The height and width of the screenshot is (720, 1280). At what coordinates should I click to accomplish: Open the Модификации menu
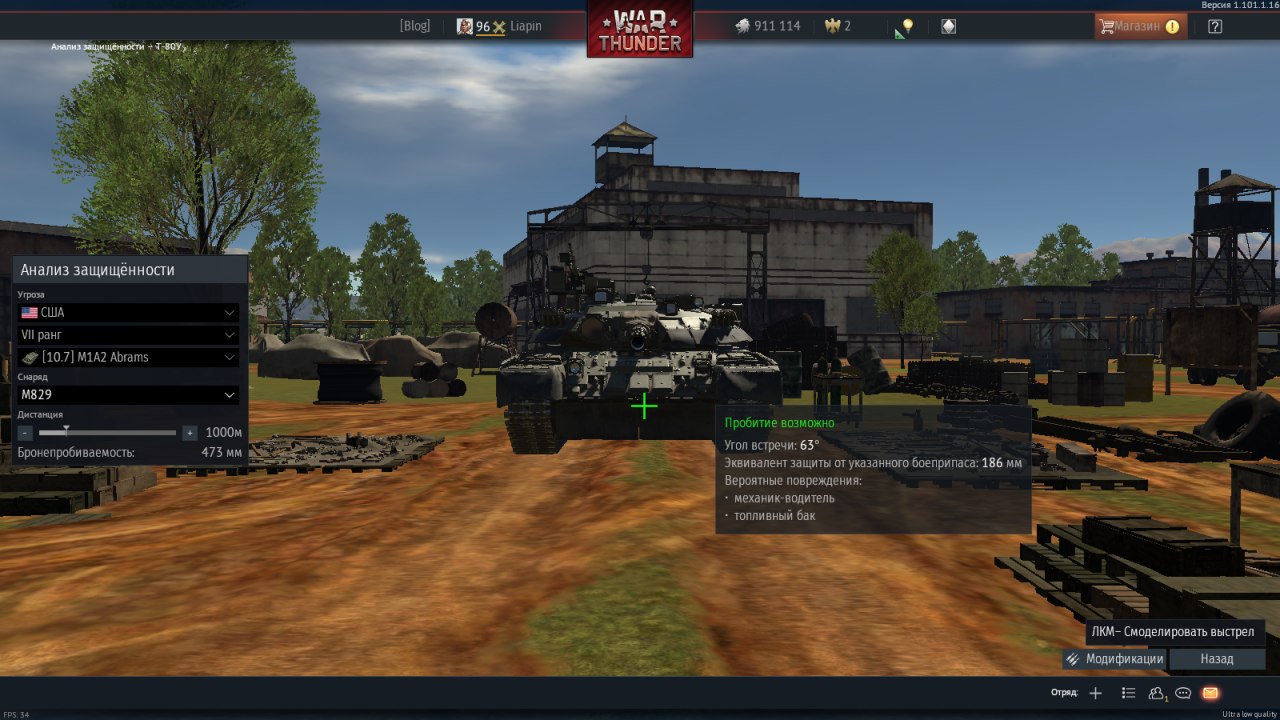[x=1114, y=659]
